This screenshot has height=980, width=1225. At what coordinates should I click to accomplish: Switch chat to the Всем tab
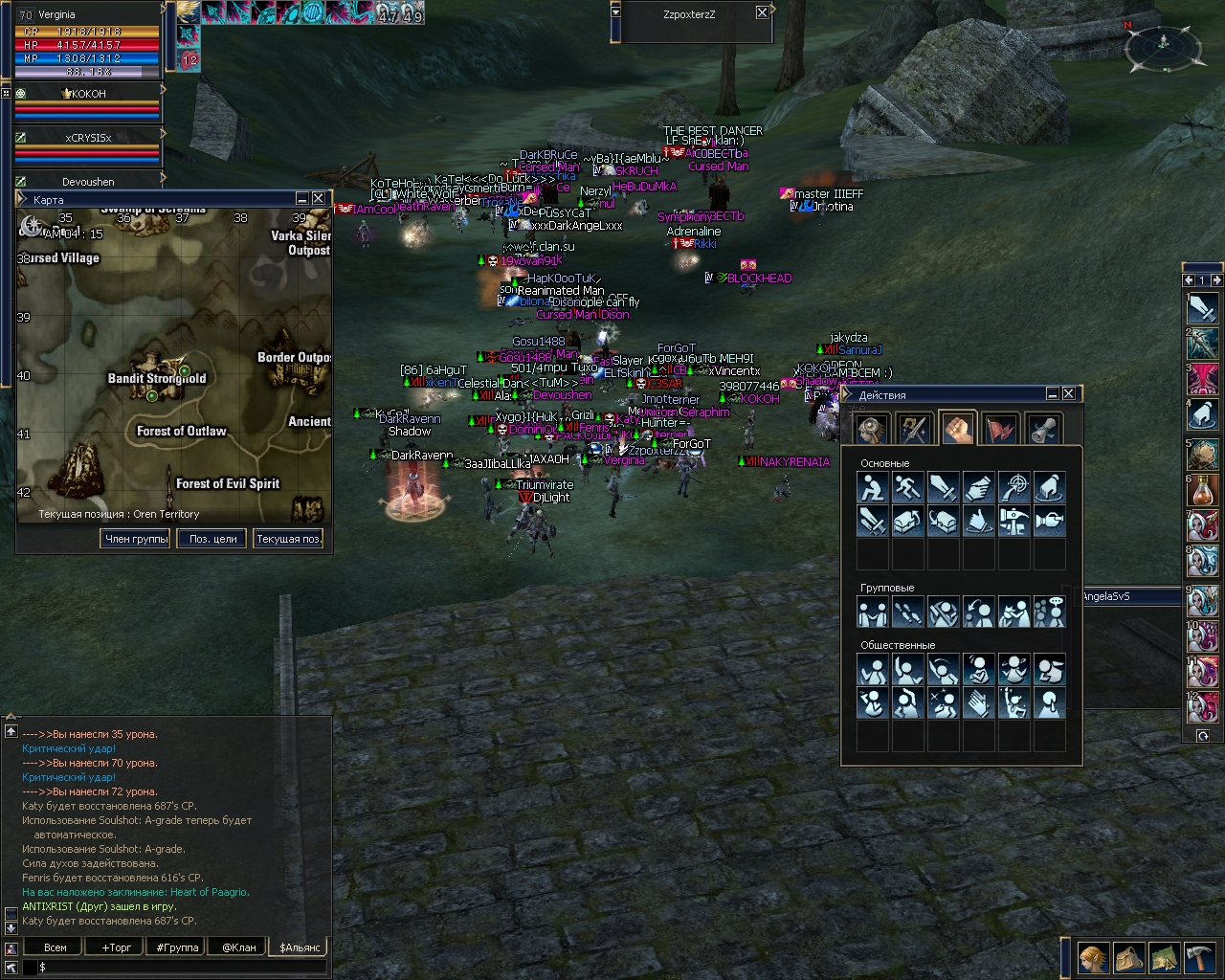(x=56, y=947)
